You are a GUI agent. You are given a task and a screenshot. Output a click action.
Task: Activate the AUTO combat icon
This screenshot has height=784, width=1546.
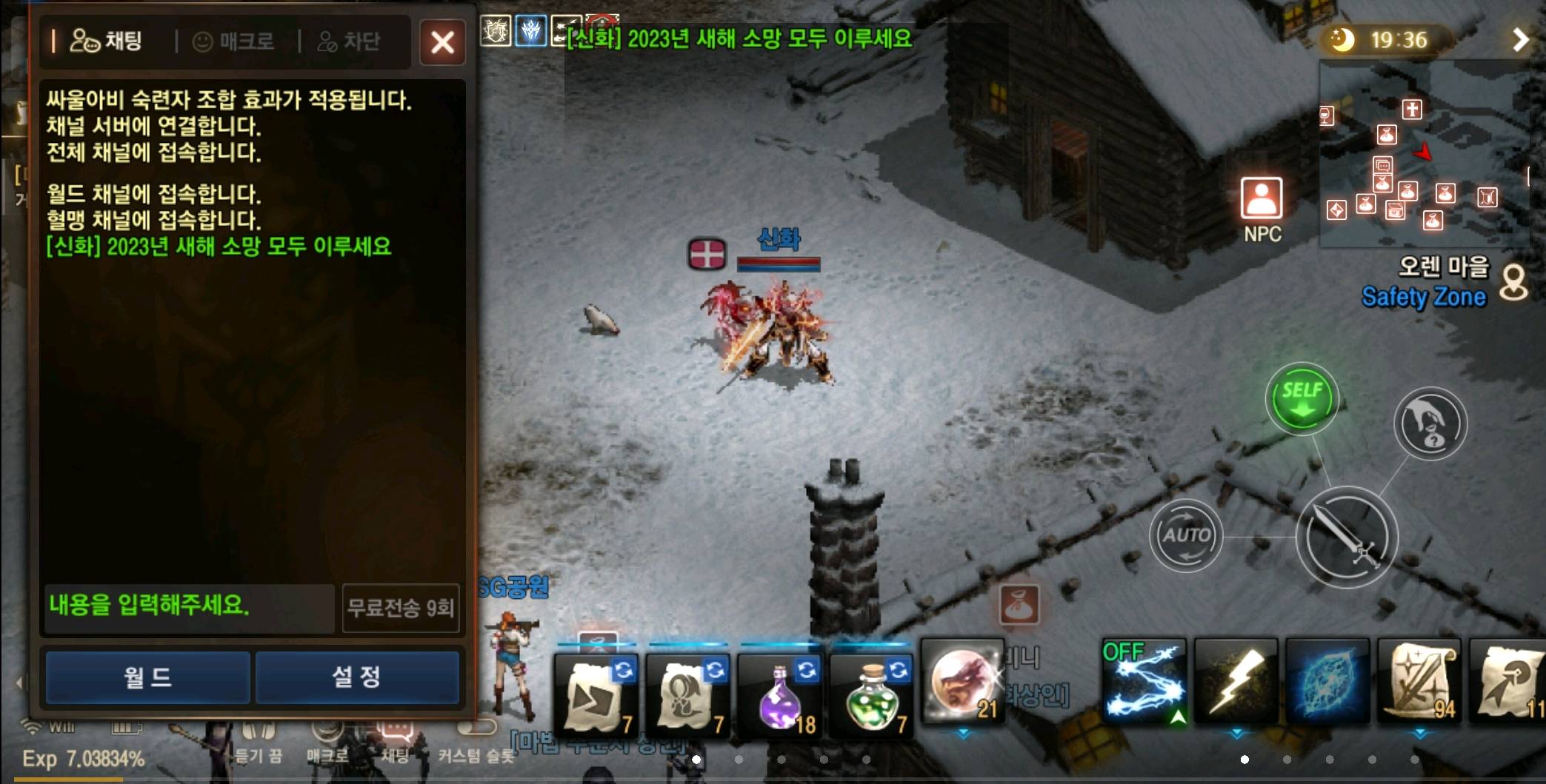[x=1186, y=535]
